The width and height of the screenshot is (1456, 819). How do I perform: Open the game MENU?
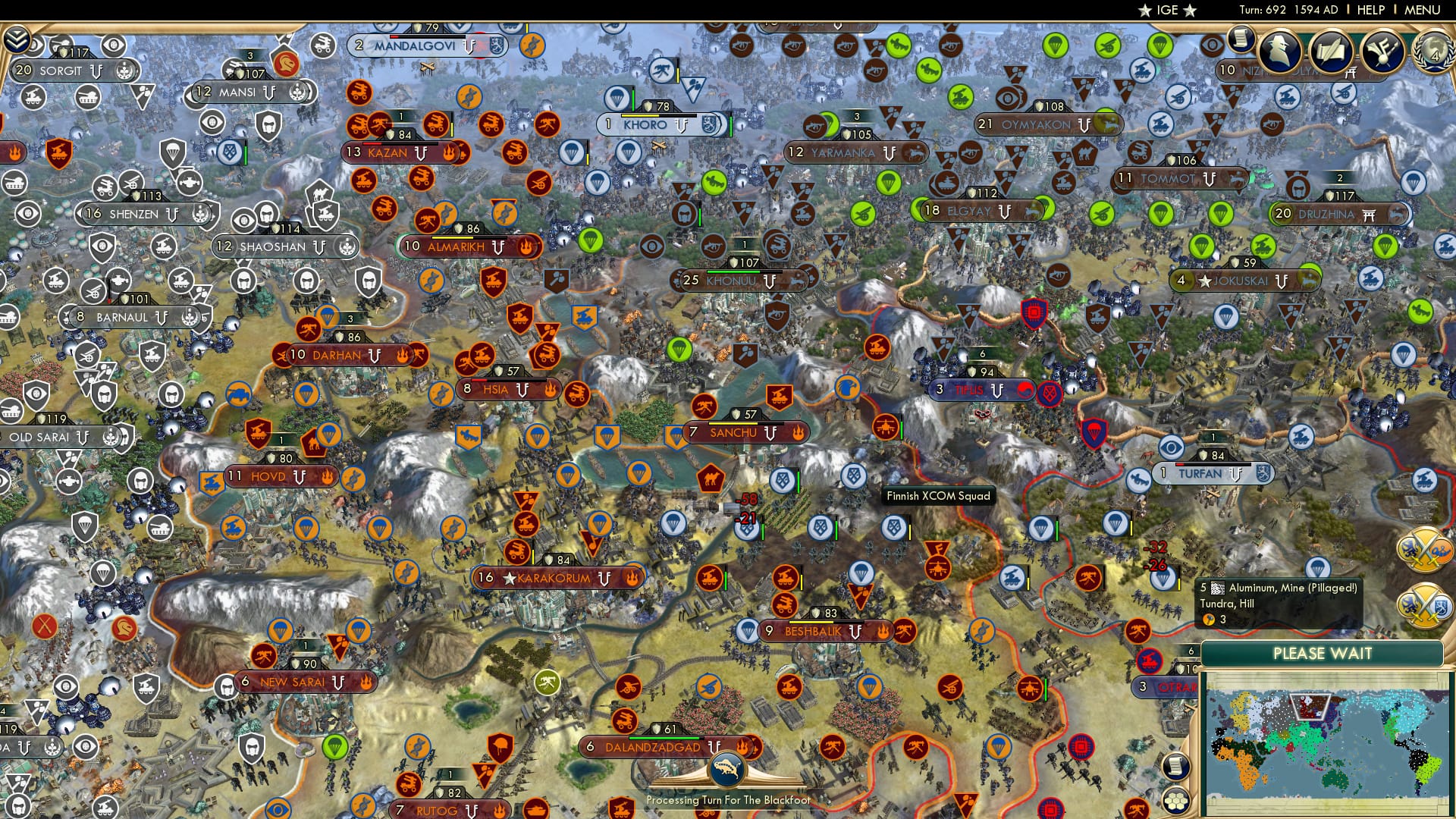coord(1423,10)
